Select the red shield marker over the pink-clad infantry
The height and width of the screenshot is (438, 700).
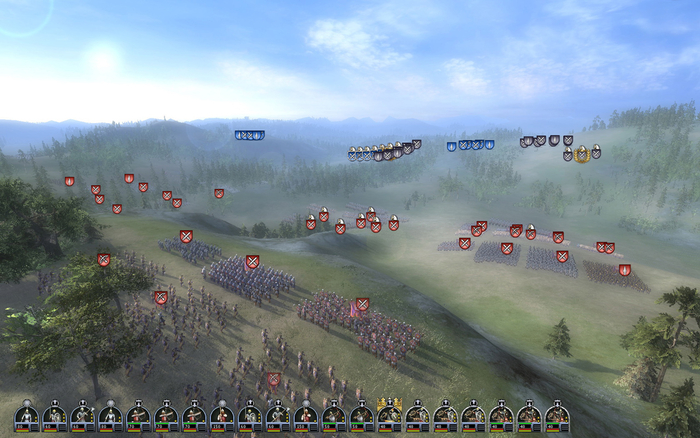point(362,304)
